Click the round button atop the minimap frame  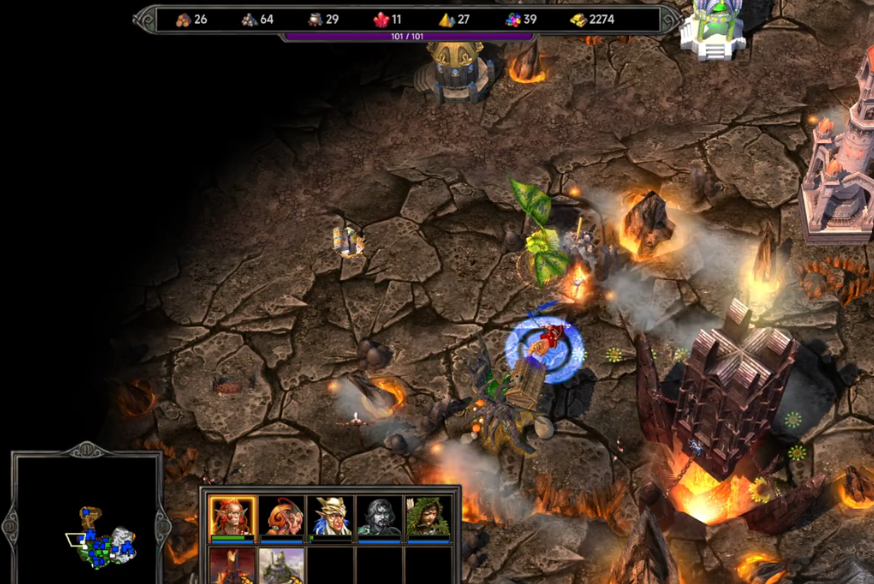tap(86, 451)
